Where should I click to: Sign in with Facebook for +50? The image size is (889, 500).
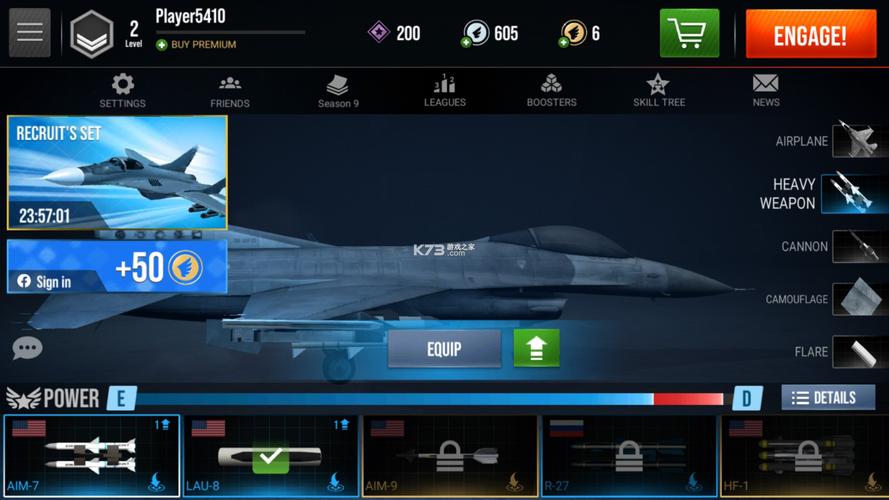tap(117, 267)
